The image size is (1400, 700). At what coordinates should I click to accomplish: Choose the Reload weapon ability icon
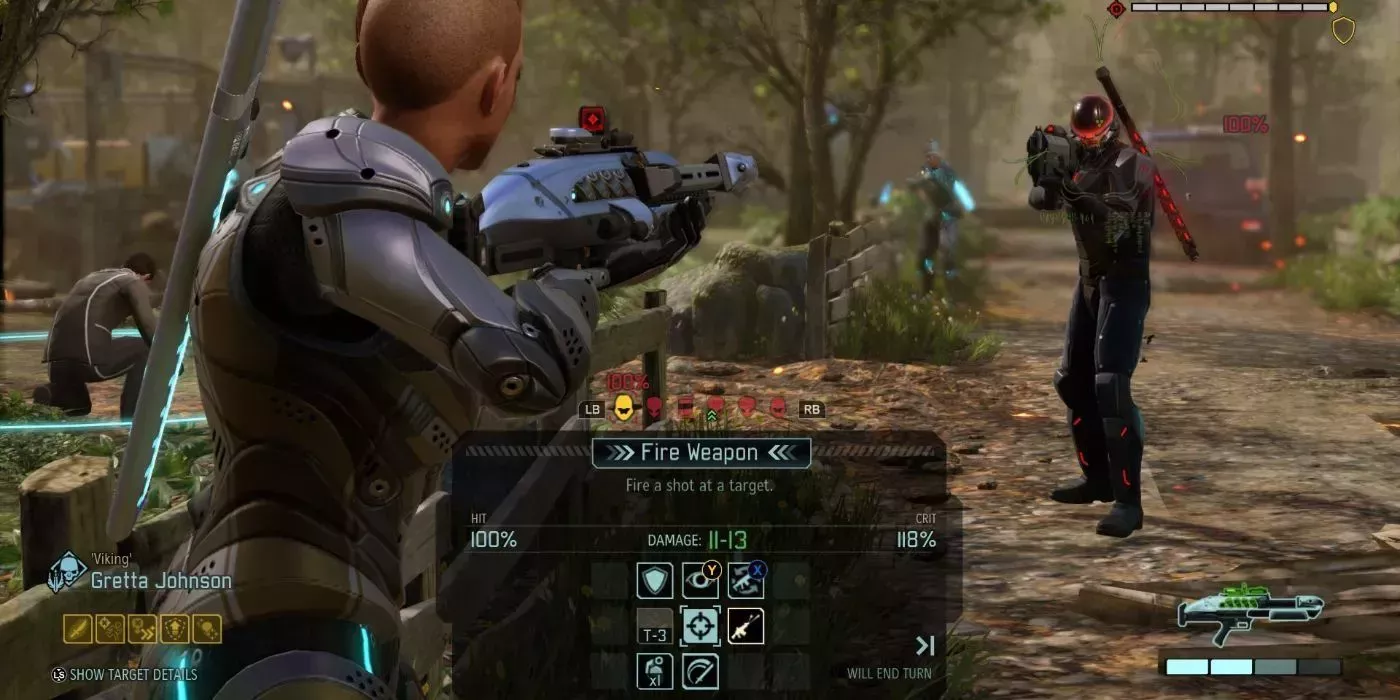click(745, 580)
